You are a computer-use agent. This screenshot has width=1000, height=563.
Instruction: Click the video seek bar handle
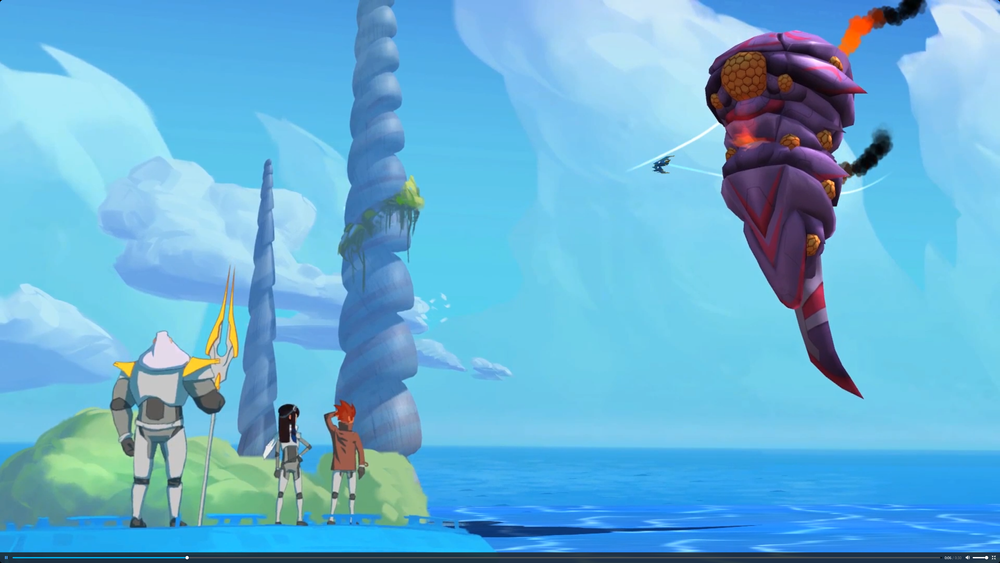(187, 558)
